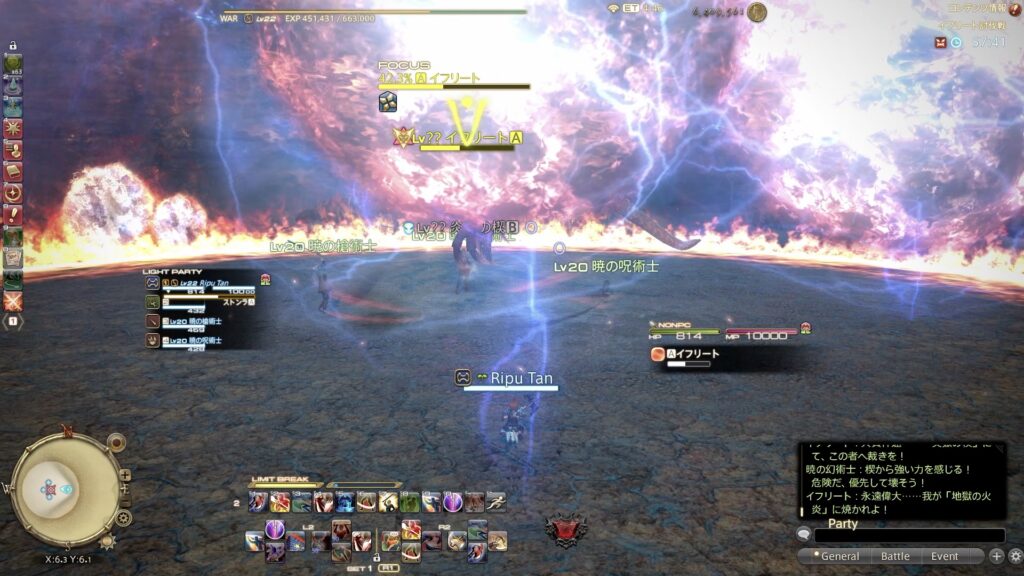1024x576 pixels.
Task: Select the Event chat tab
Action: click(944, 556)
